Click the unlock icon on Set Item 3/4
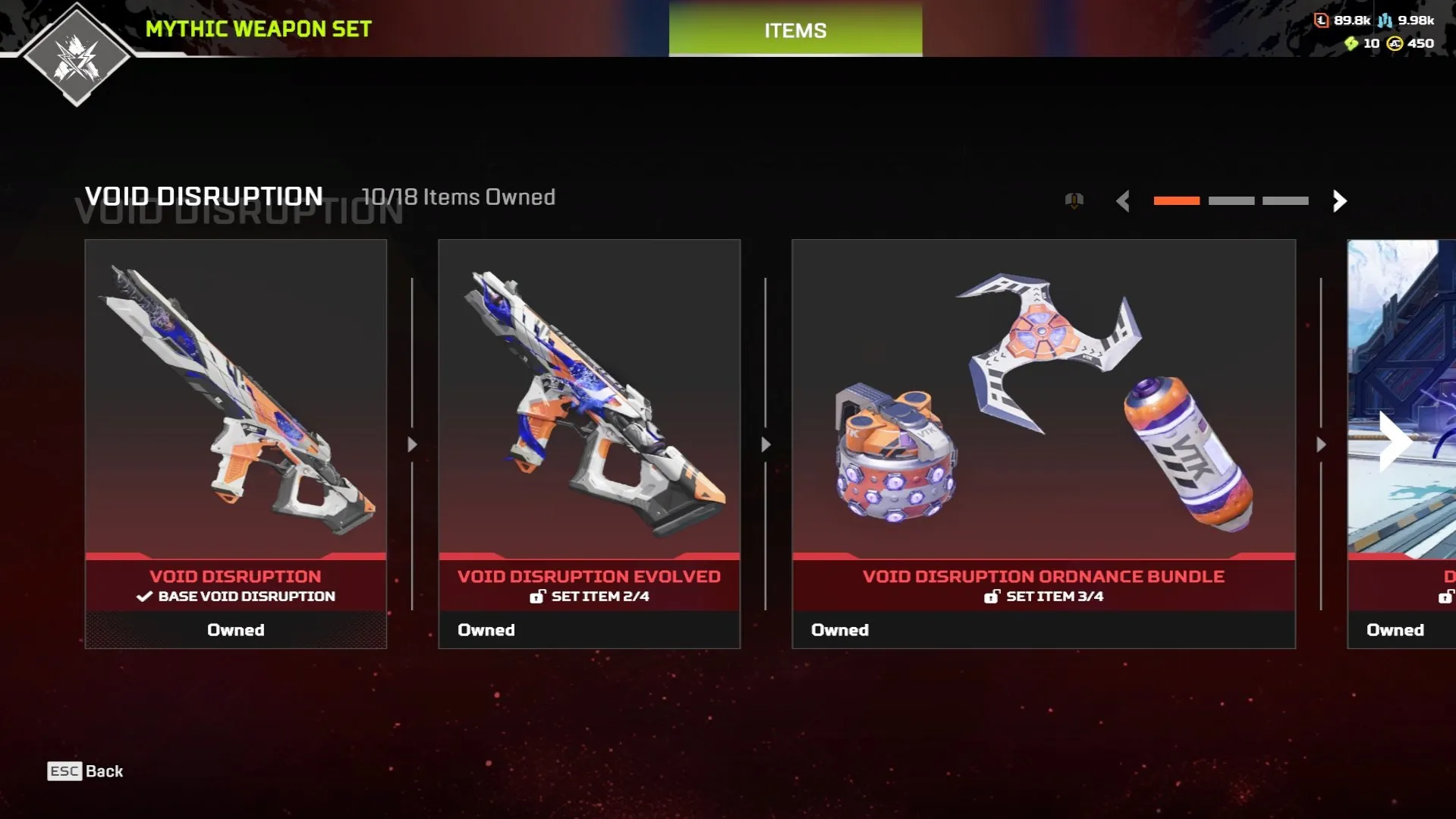Screen dimensions: 1456x819 tap(992, 597)
